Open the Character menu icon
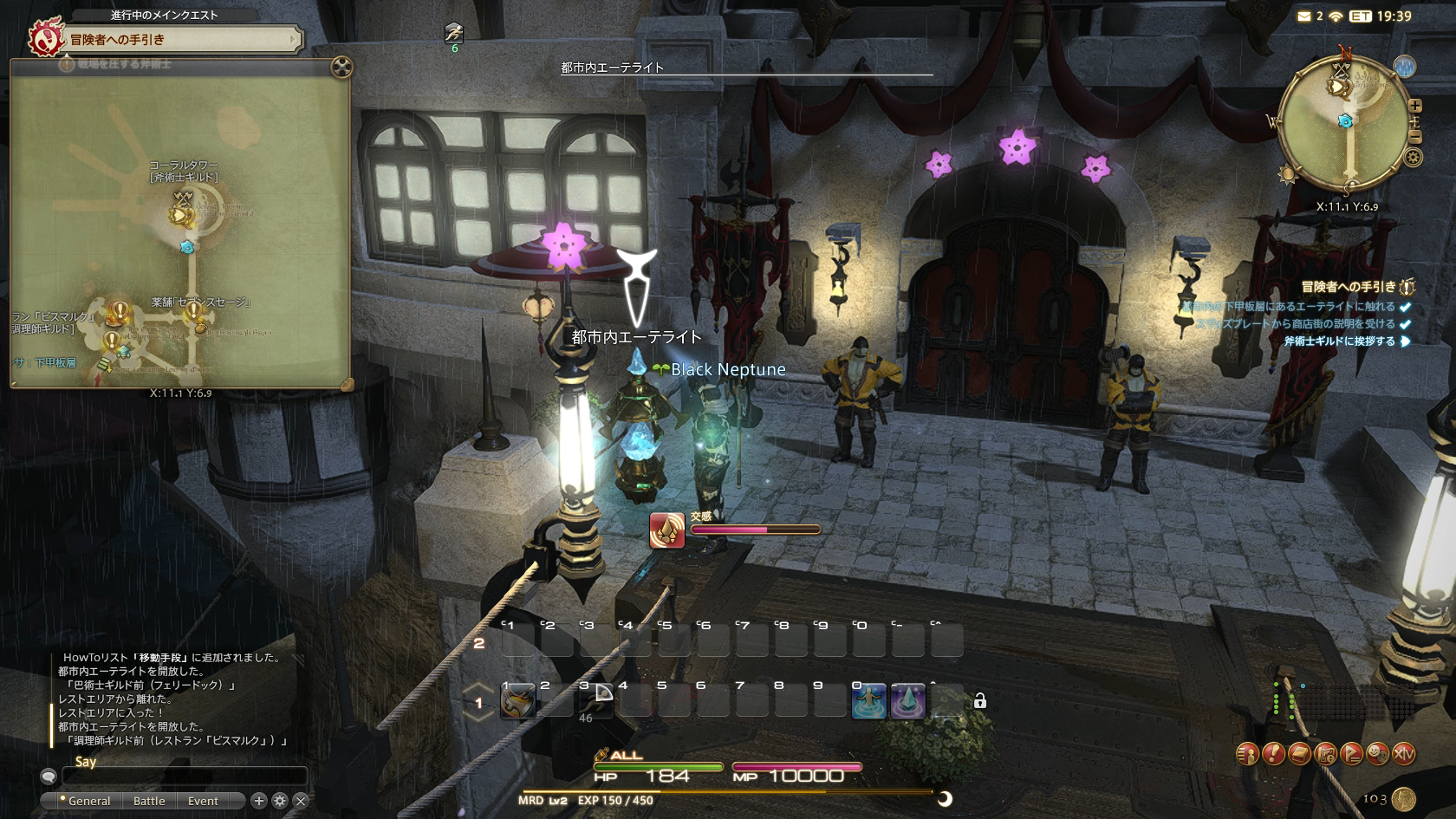This screenshot has height=819, width=1456. [1246, 754]
